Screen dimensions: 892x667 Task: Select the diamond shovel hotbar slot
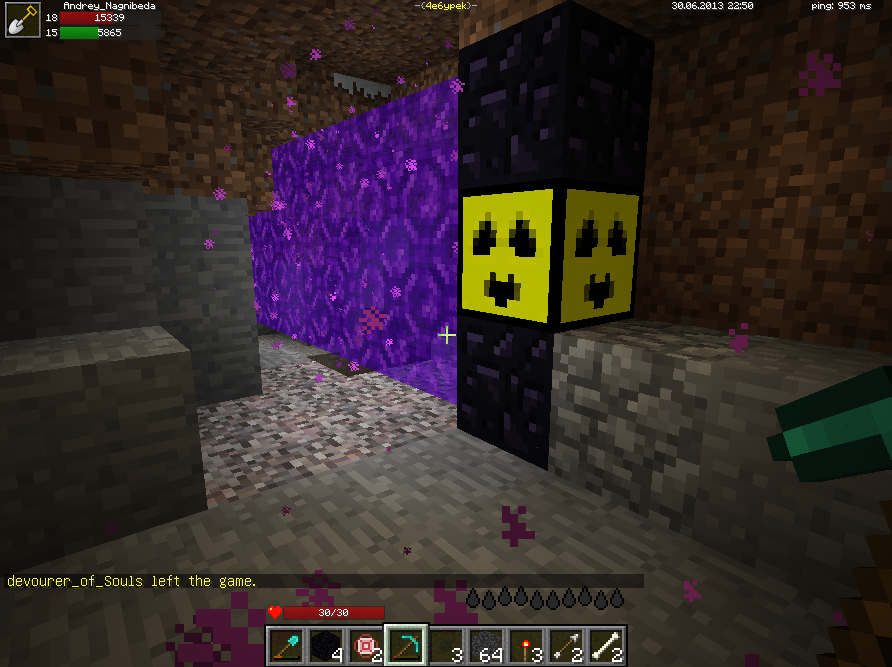pos(287,646)
